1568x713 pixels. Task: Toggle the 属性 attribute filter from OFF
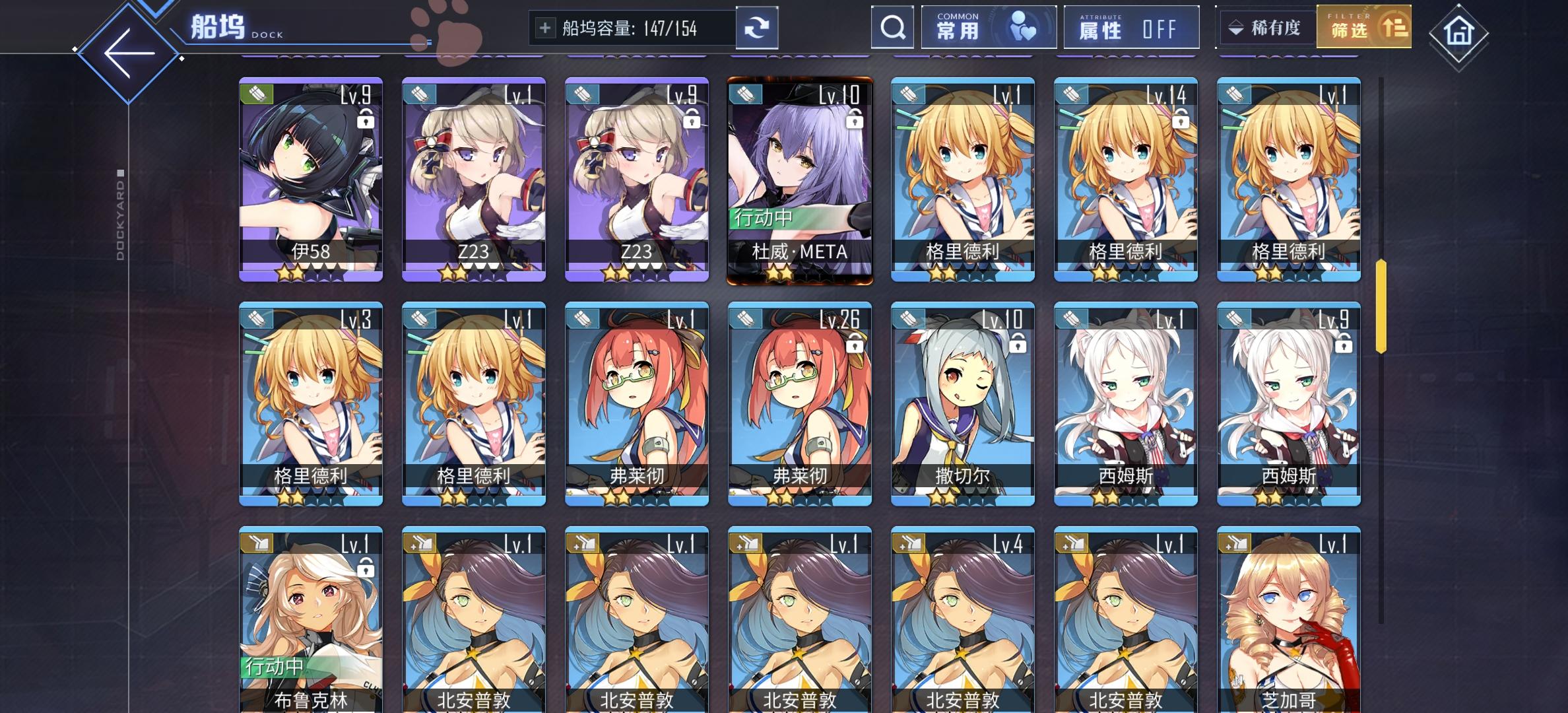pyautogui.click(x=1130, y=28)
